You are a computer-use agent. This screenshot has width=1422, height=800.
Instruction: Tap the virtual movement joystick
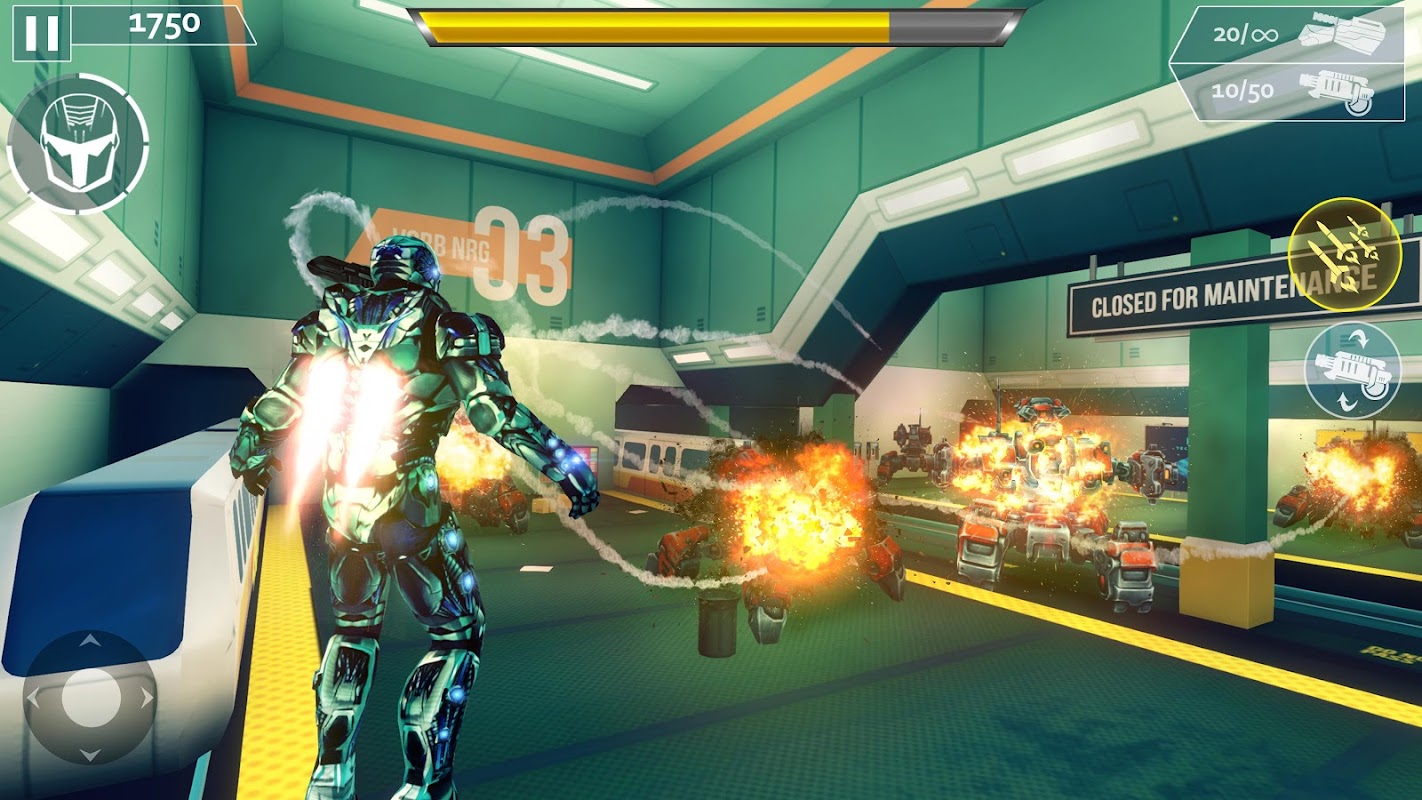(90, 697)
